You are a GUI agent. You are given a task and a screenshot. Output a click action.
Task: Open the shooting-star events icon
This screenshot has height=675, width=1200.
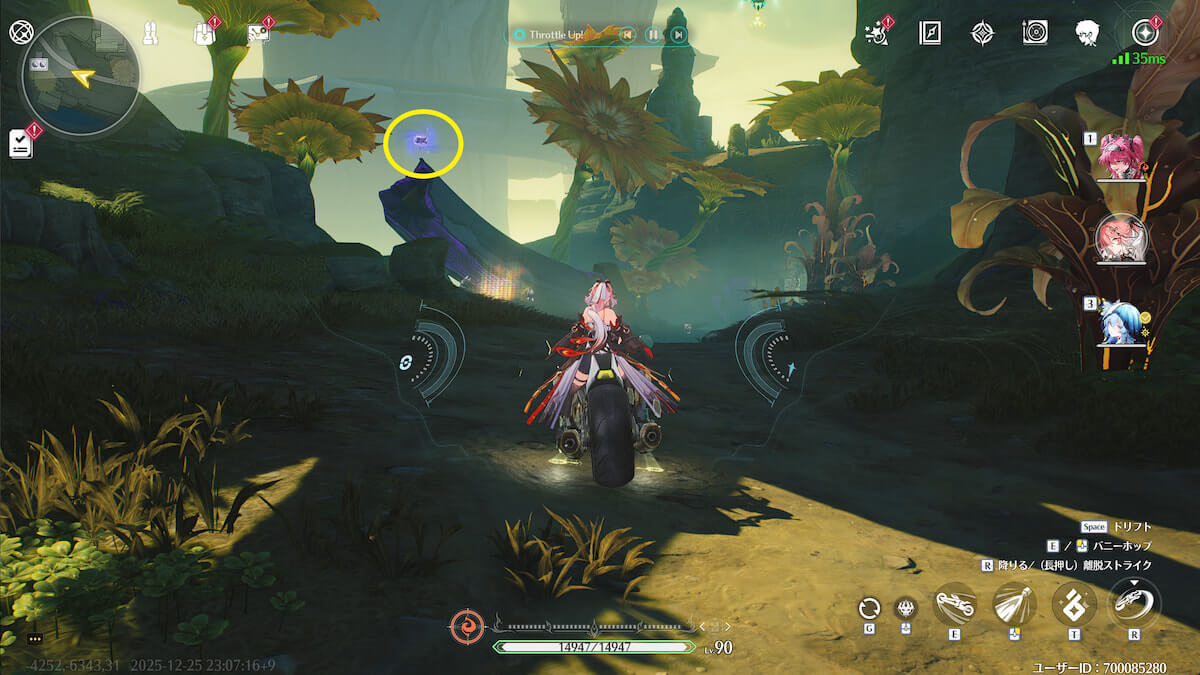(877, 33)
